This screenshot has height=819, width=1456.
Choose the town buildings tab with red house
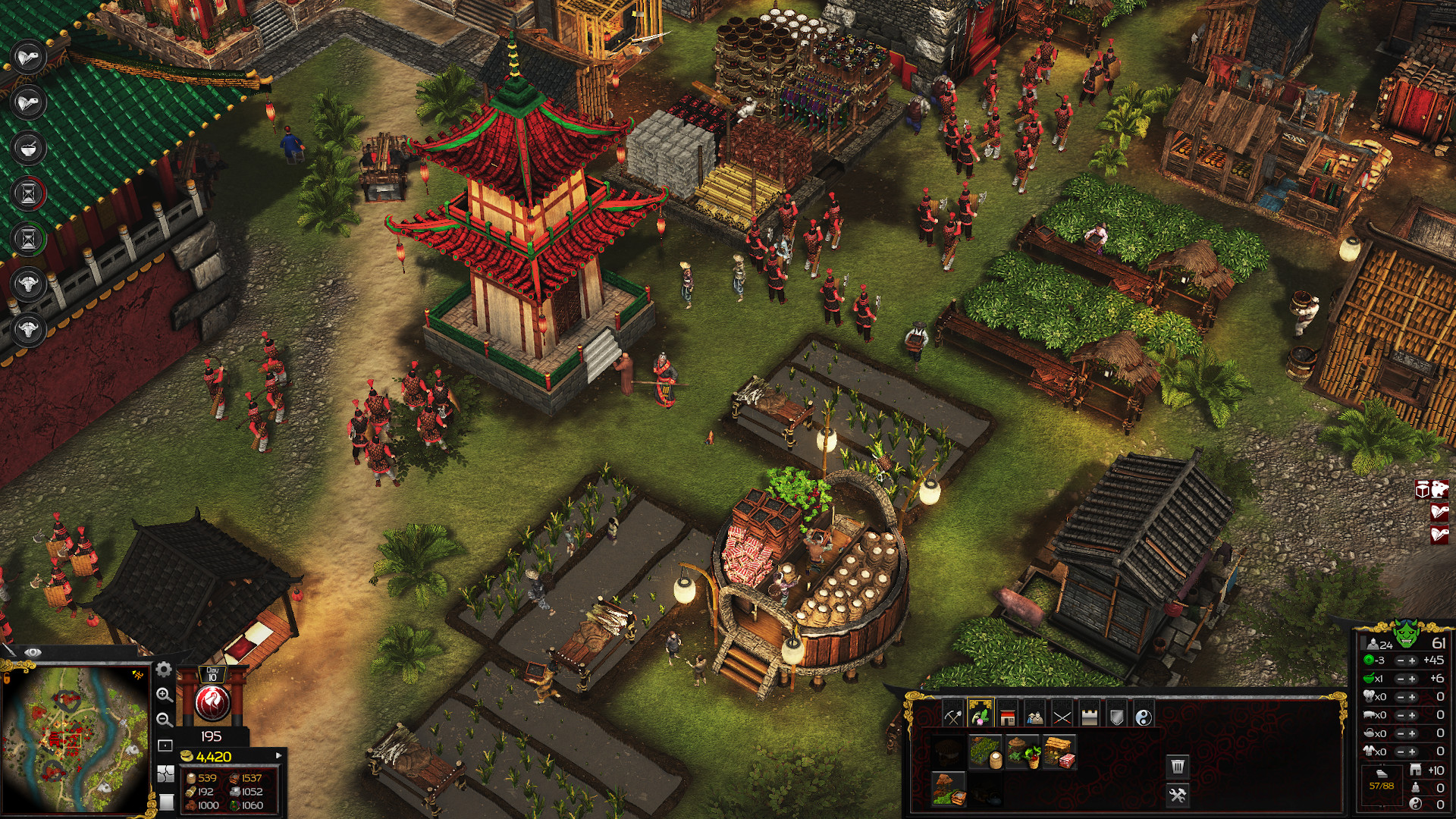1007,717
